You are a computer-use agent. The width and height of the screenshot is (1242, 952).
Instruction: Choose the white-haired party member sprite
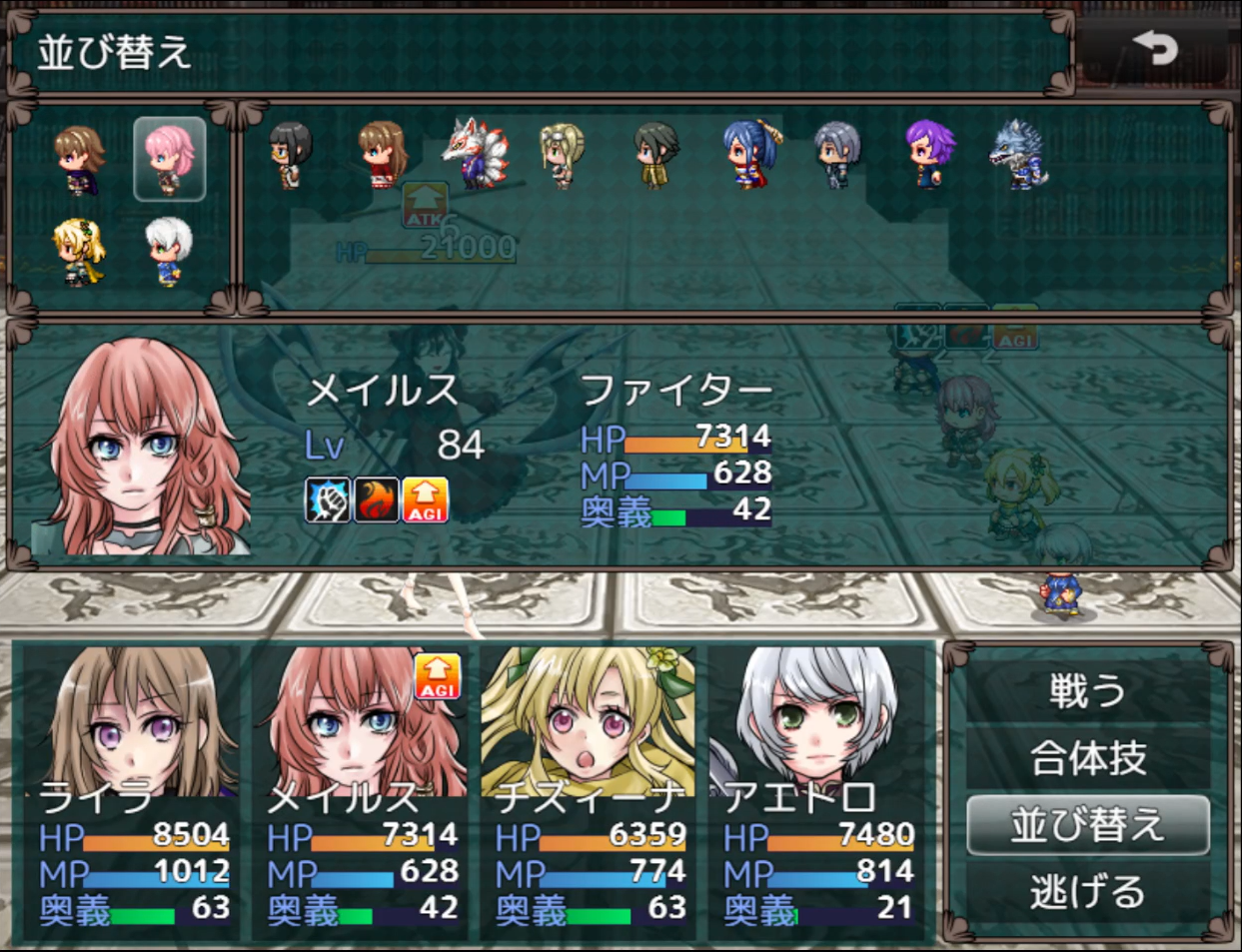point(168,250)
